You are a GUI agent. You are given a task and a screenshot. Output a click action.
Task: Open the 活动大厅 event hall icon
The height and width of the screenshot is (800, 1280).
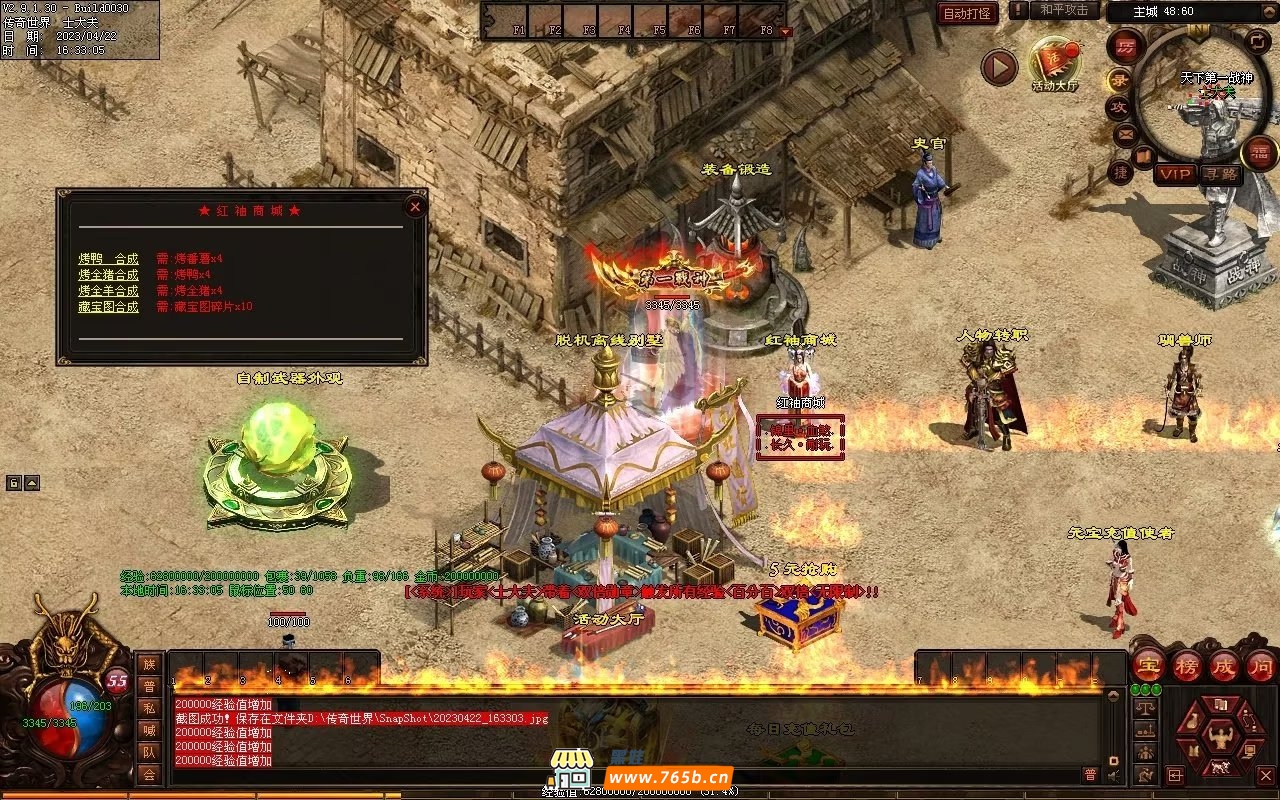click(1054, 63)
